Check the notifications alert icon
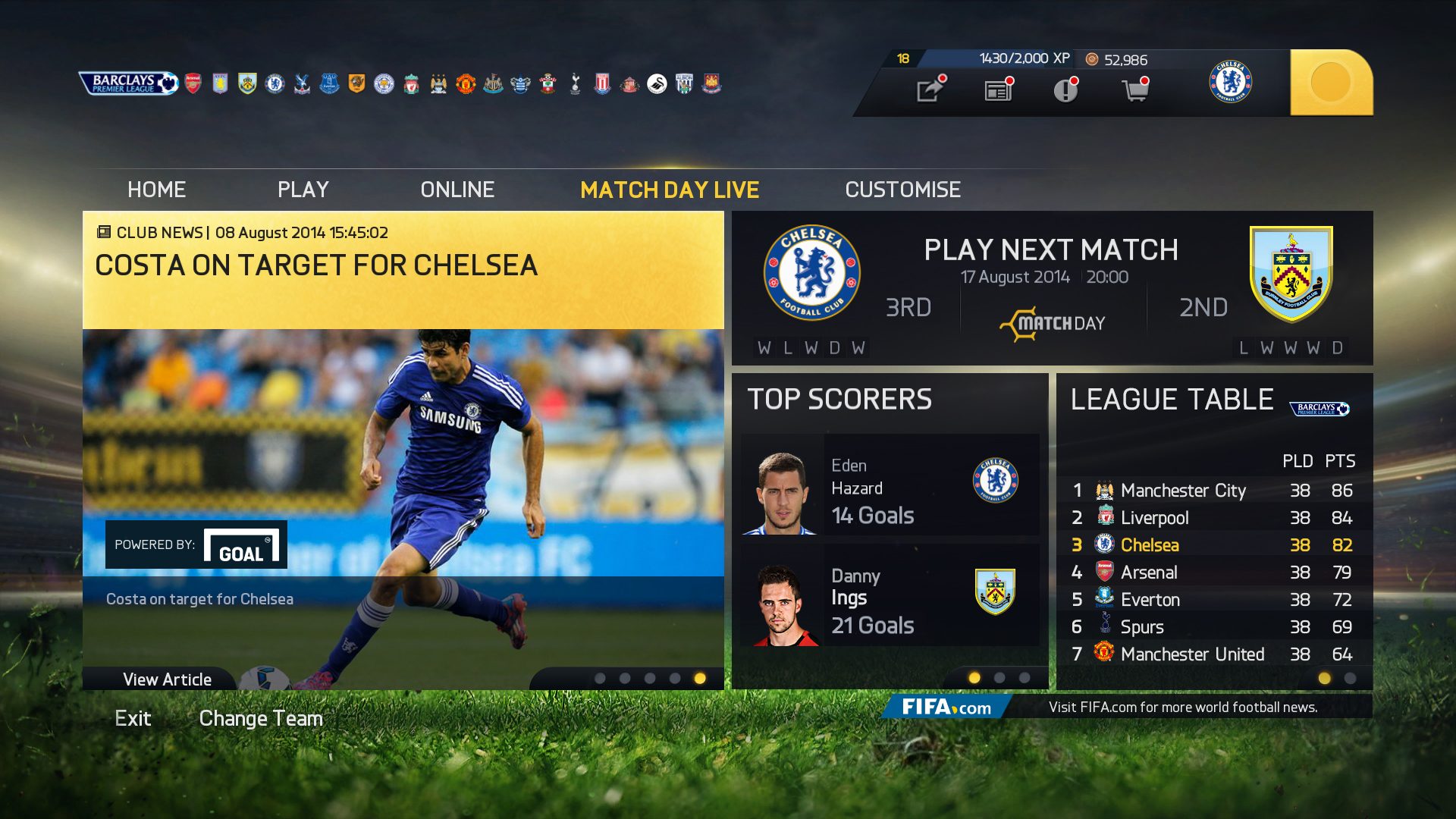The width and height of the screenshot is (1456, 819). [x=1065, y=89]
